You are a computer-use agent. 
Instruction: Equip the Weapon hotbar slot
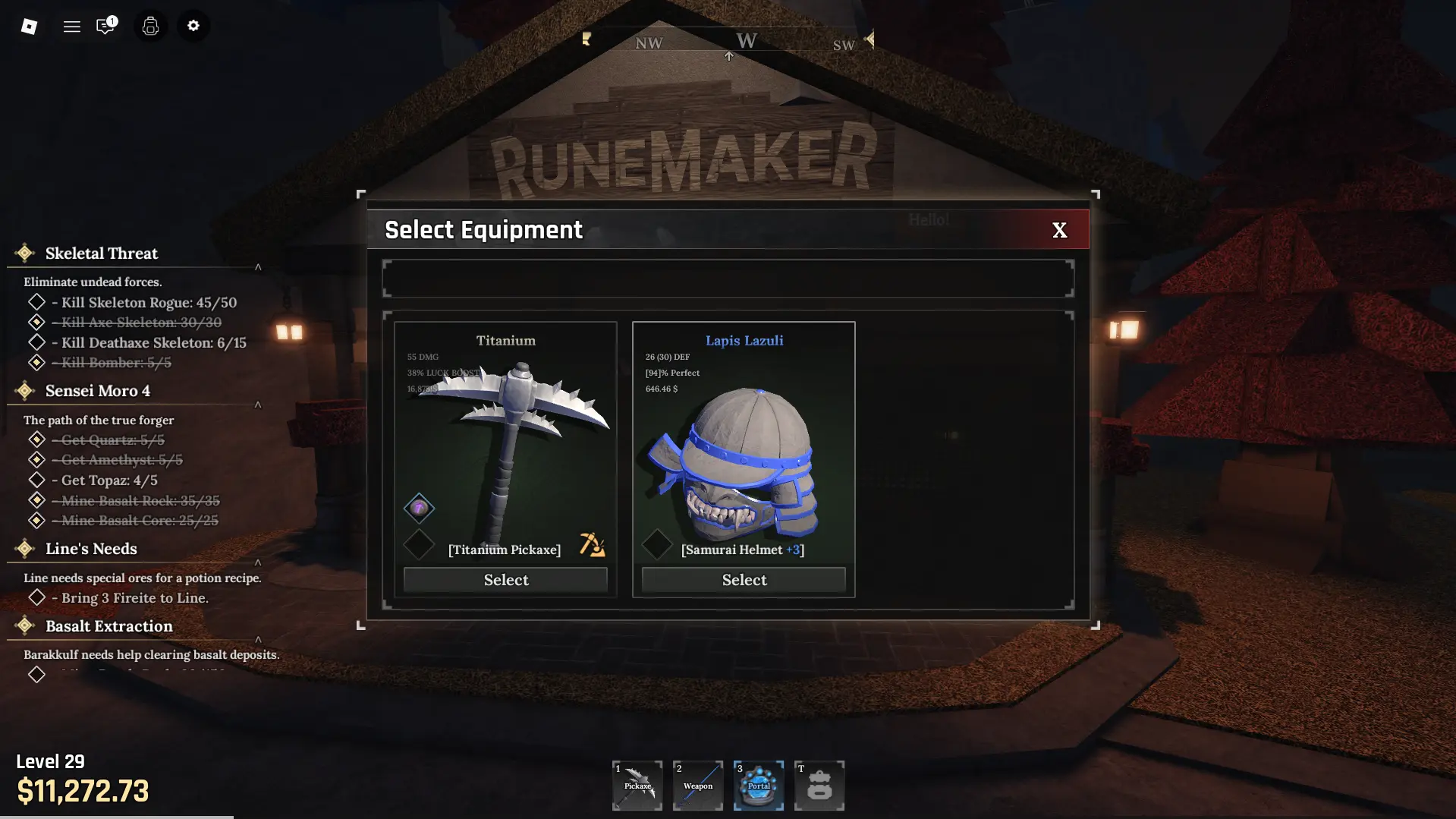[698, 786]
